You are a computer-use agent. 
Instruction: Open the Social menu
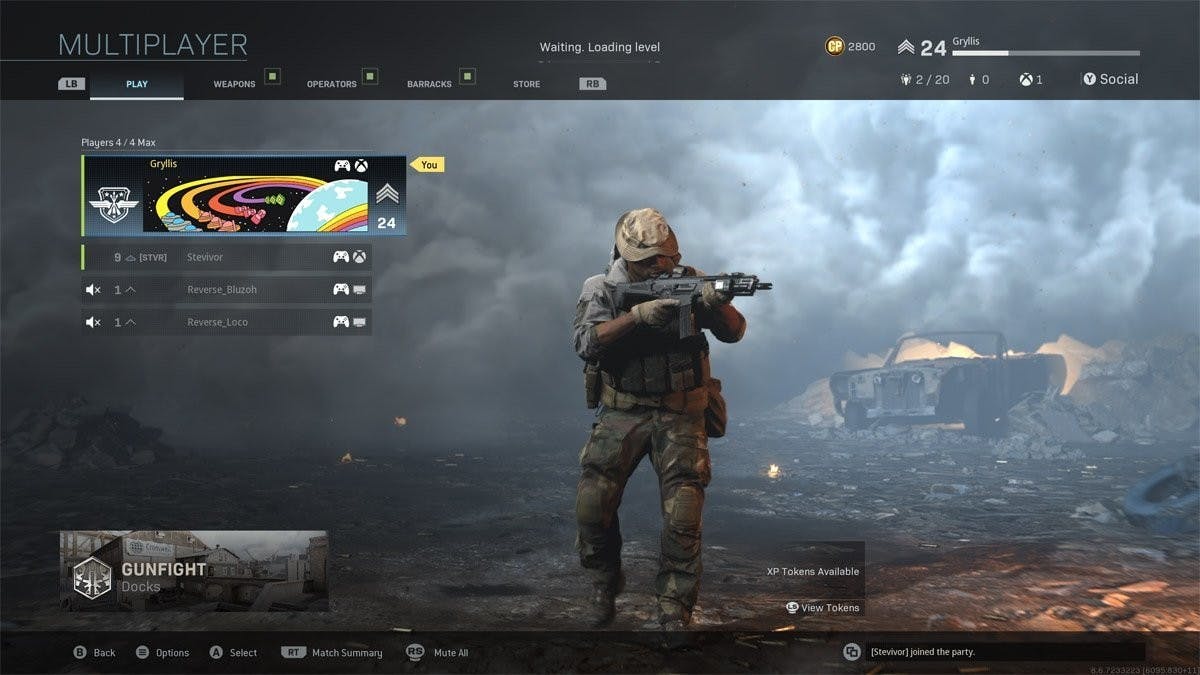click(1110, 79)
